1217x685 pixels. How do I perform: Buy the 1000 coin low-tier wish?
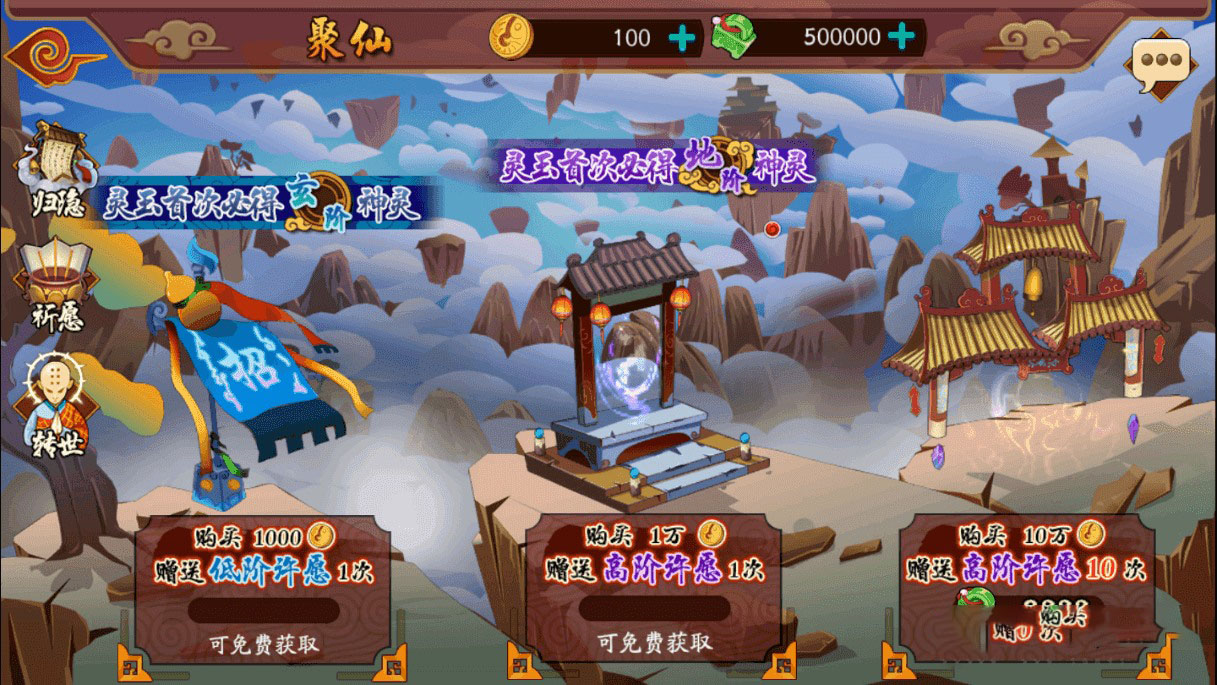coord(263,590)
